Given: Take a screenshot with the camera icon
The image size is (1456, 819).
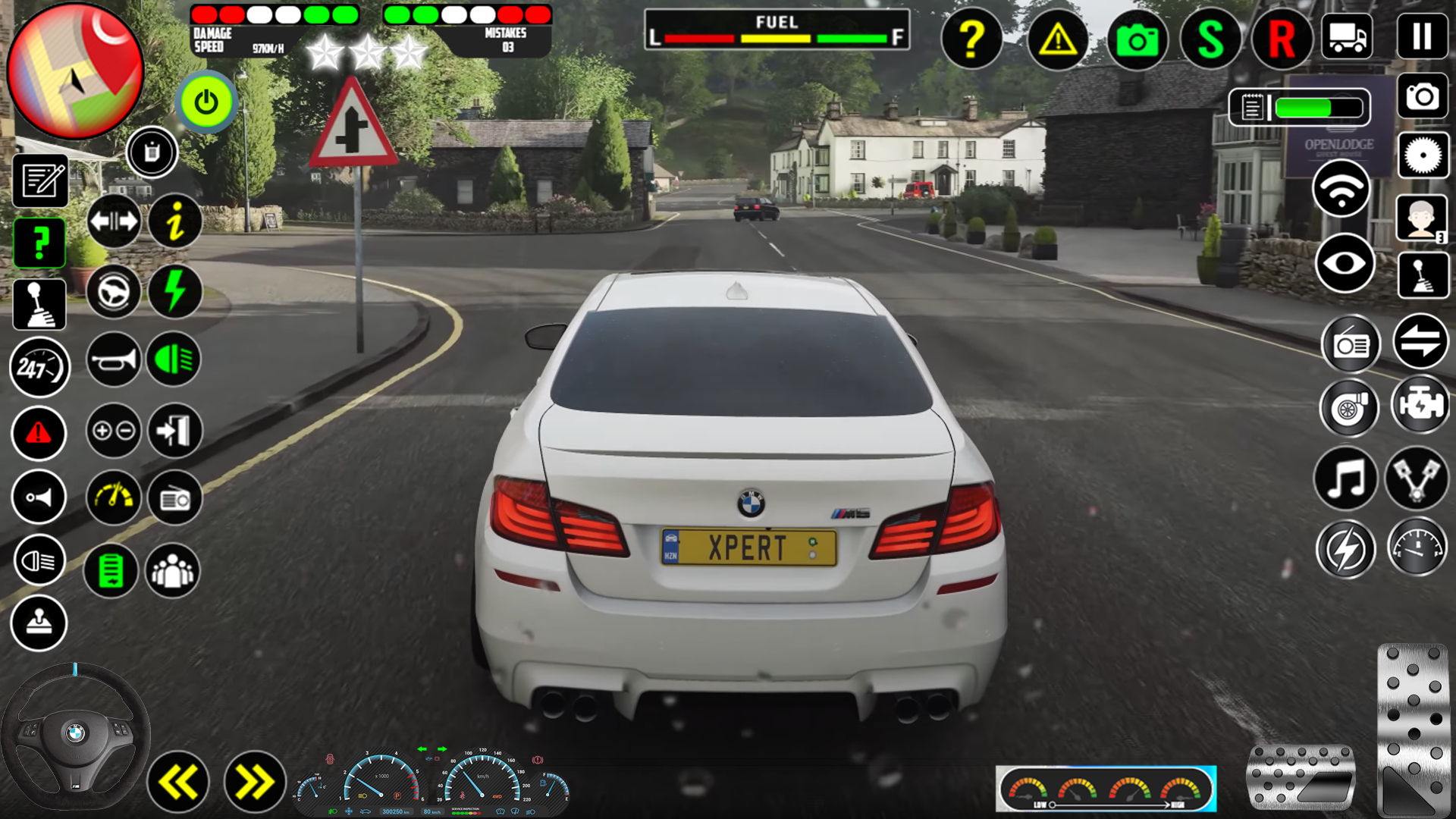Looking at the screenshot, I should point(1137,39).
